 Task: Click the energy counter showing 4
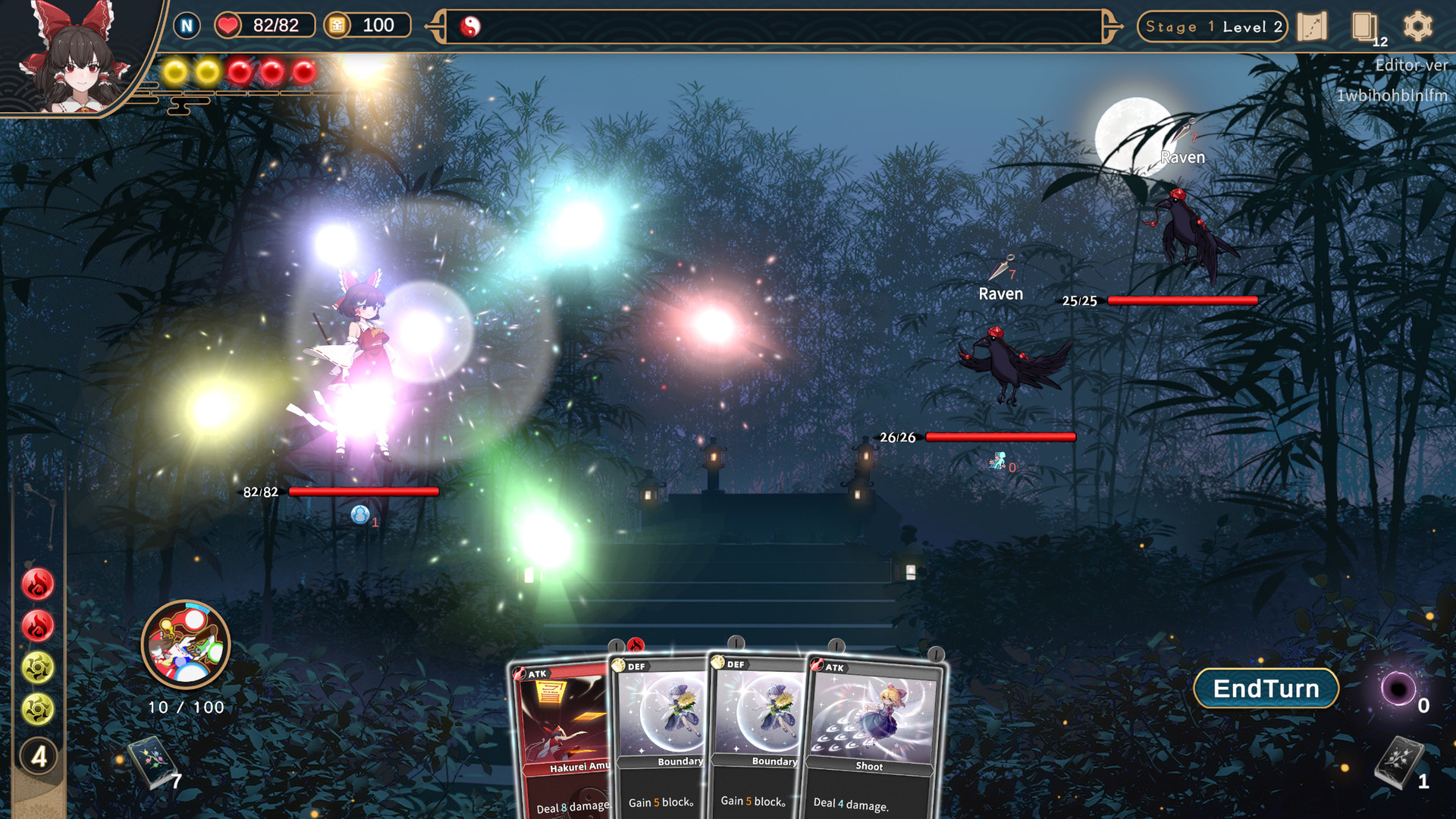[x=37, y=755]
